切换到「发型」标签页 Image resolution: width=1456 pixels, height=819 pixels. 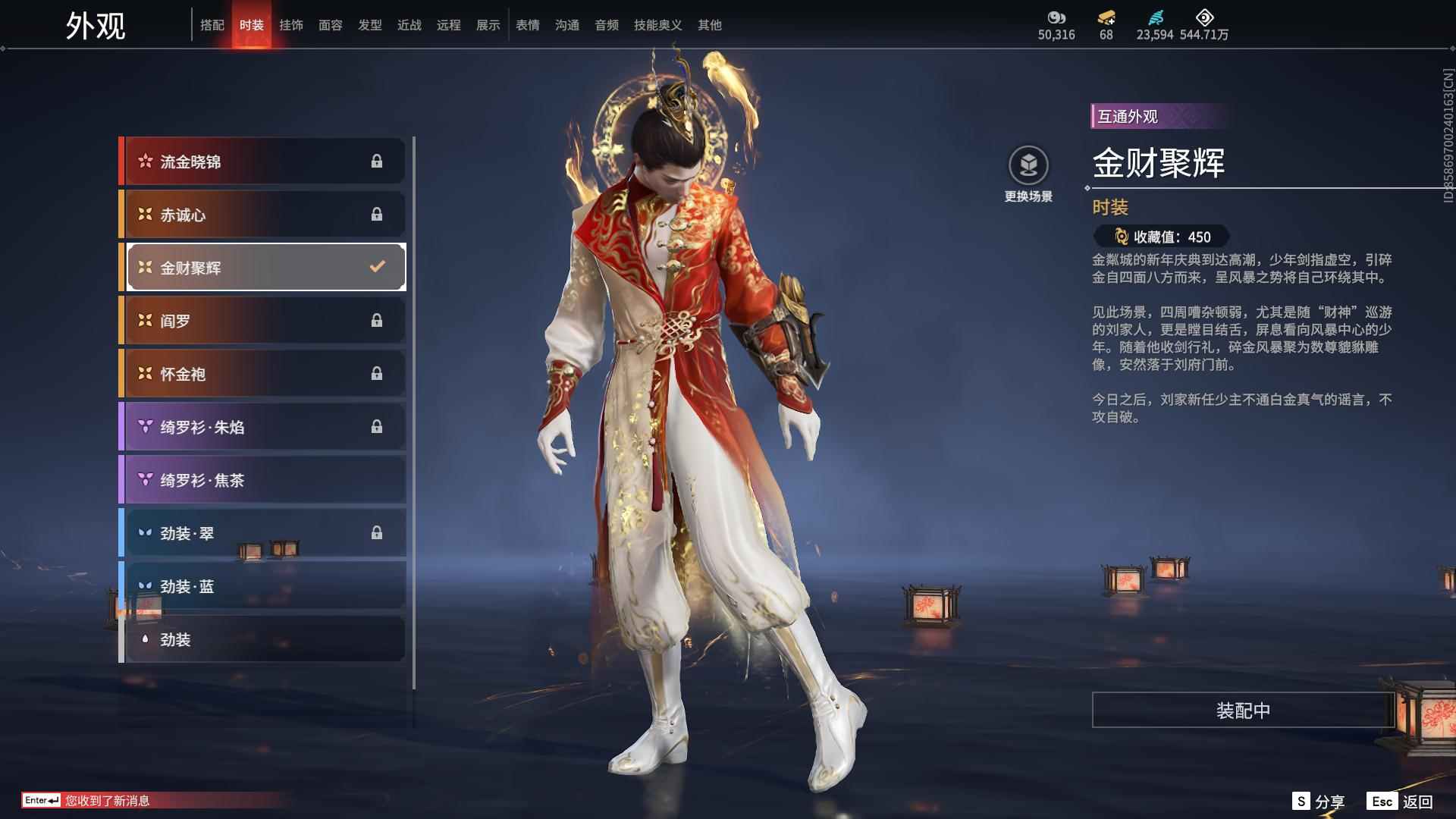[370, 24]
